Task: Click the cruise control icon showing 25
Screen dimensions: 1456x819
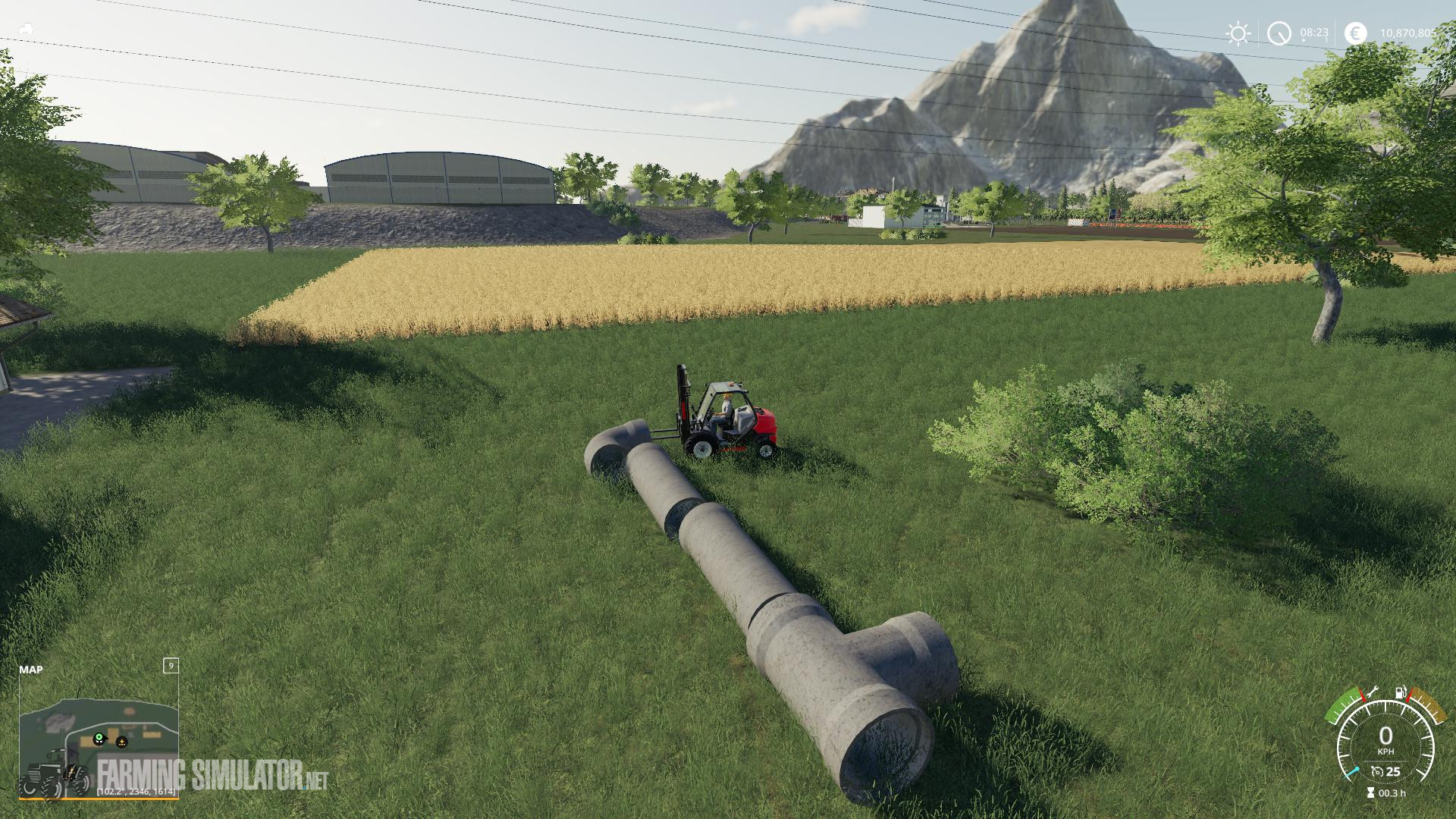Action: pos(1378,772)
